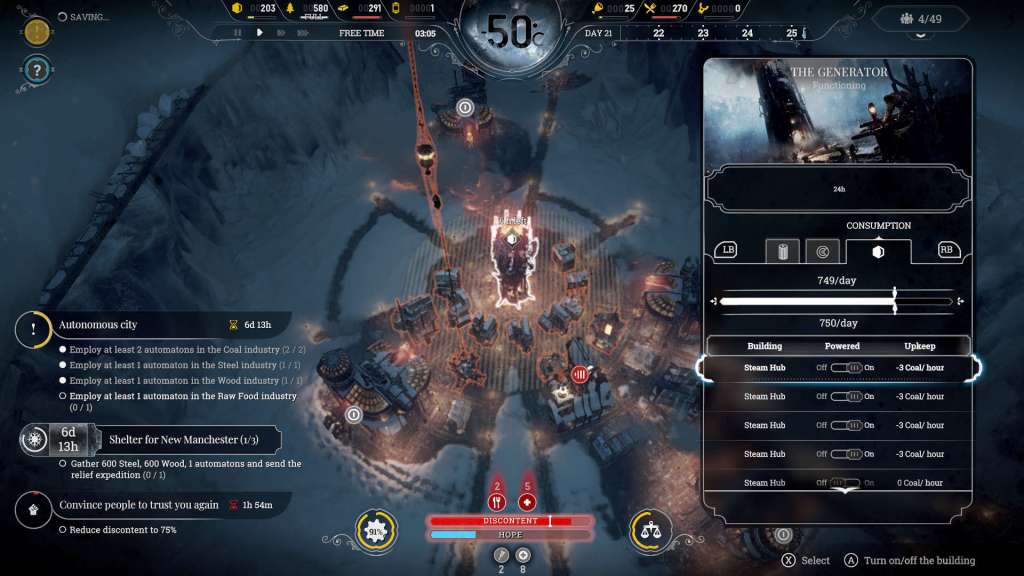
Task: Open the Book of Laws scales icon
Action: coord(650,529)
